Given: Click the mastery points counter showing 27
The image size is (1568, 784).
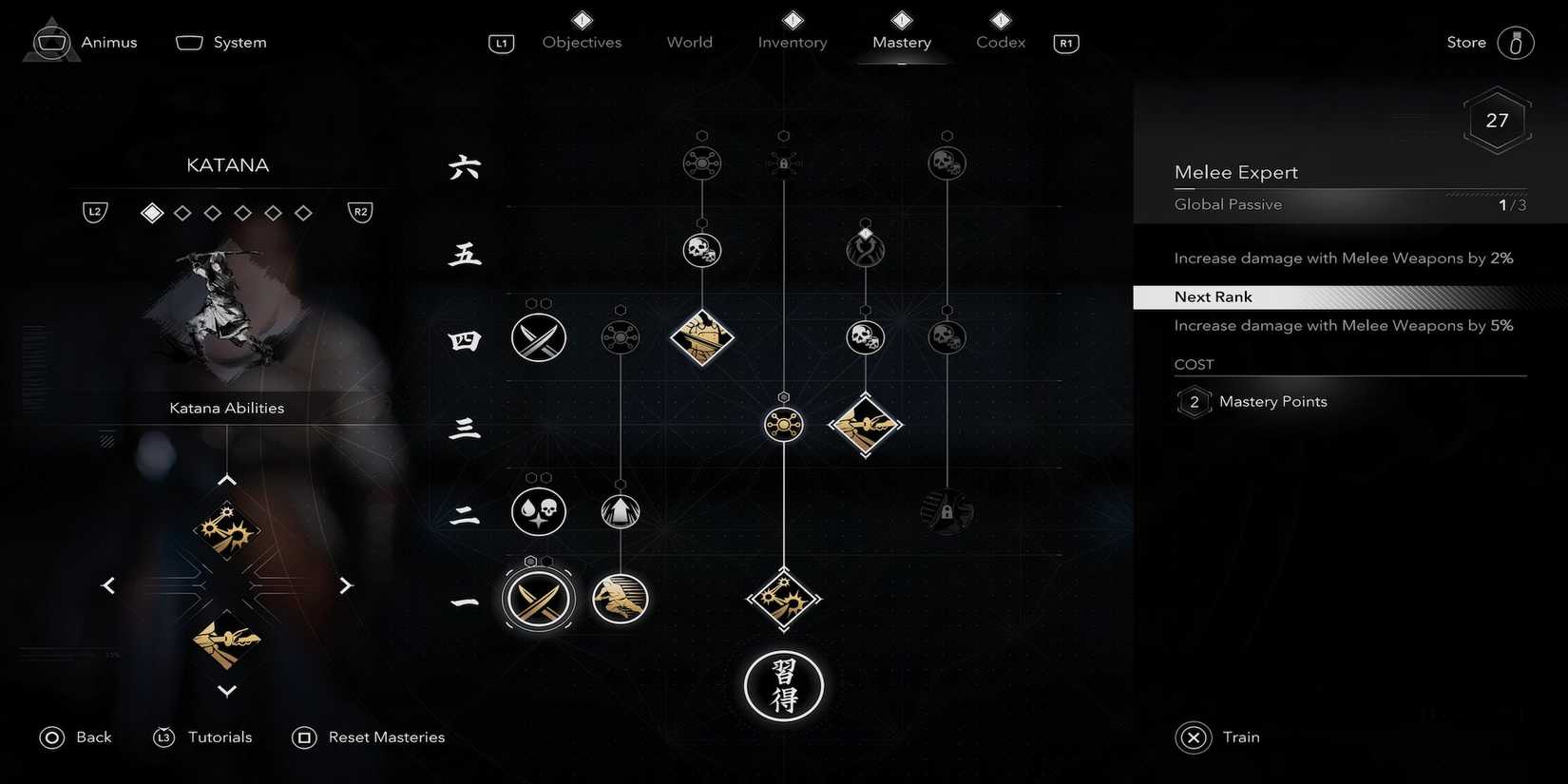Looking at the screenshot, I should click(1497, 120).
